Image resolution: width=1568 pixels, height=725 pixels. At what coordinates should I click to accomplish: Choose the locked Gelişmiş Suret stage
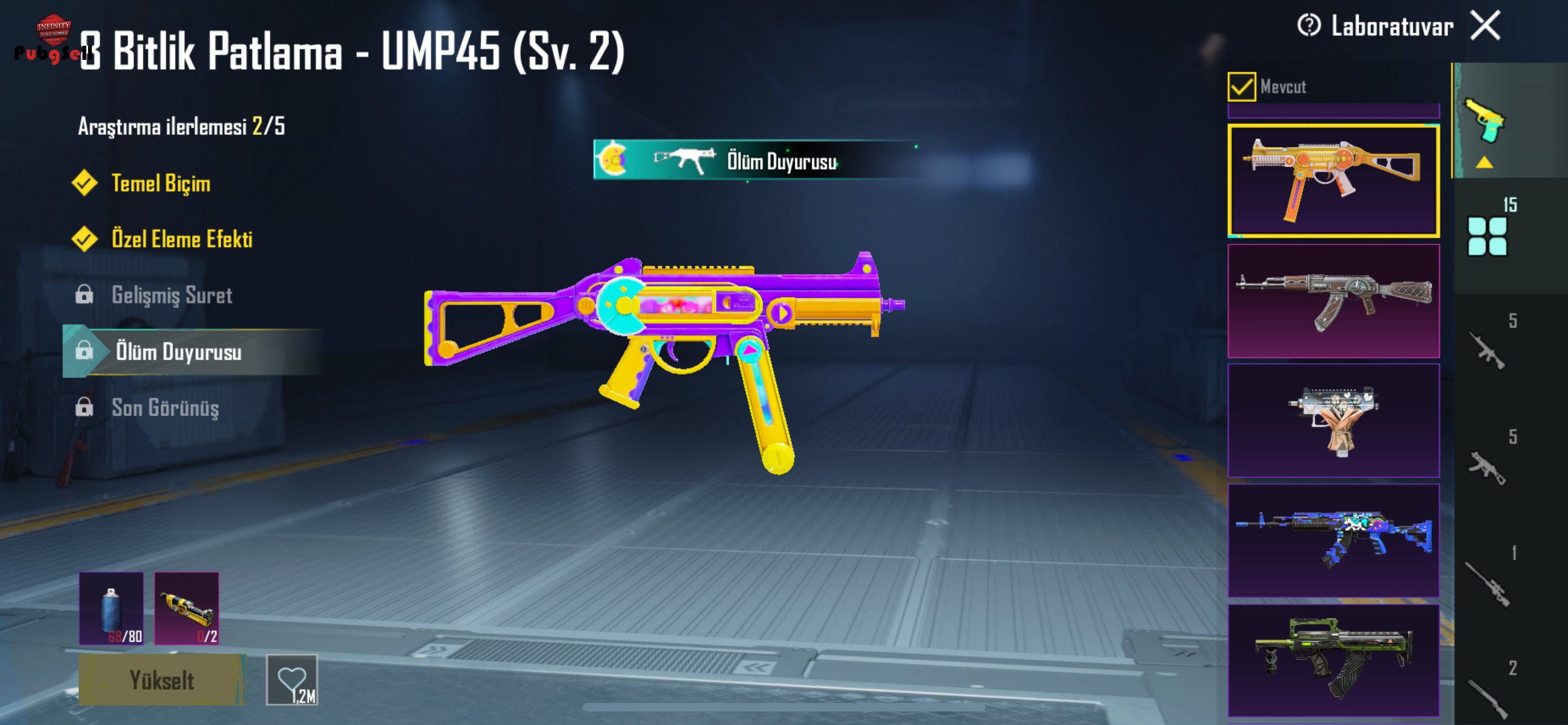[172, 295]
